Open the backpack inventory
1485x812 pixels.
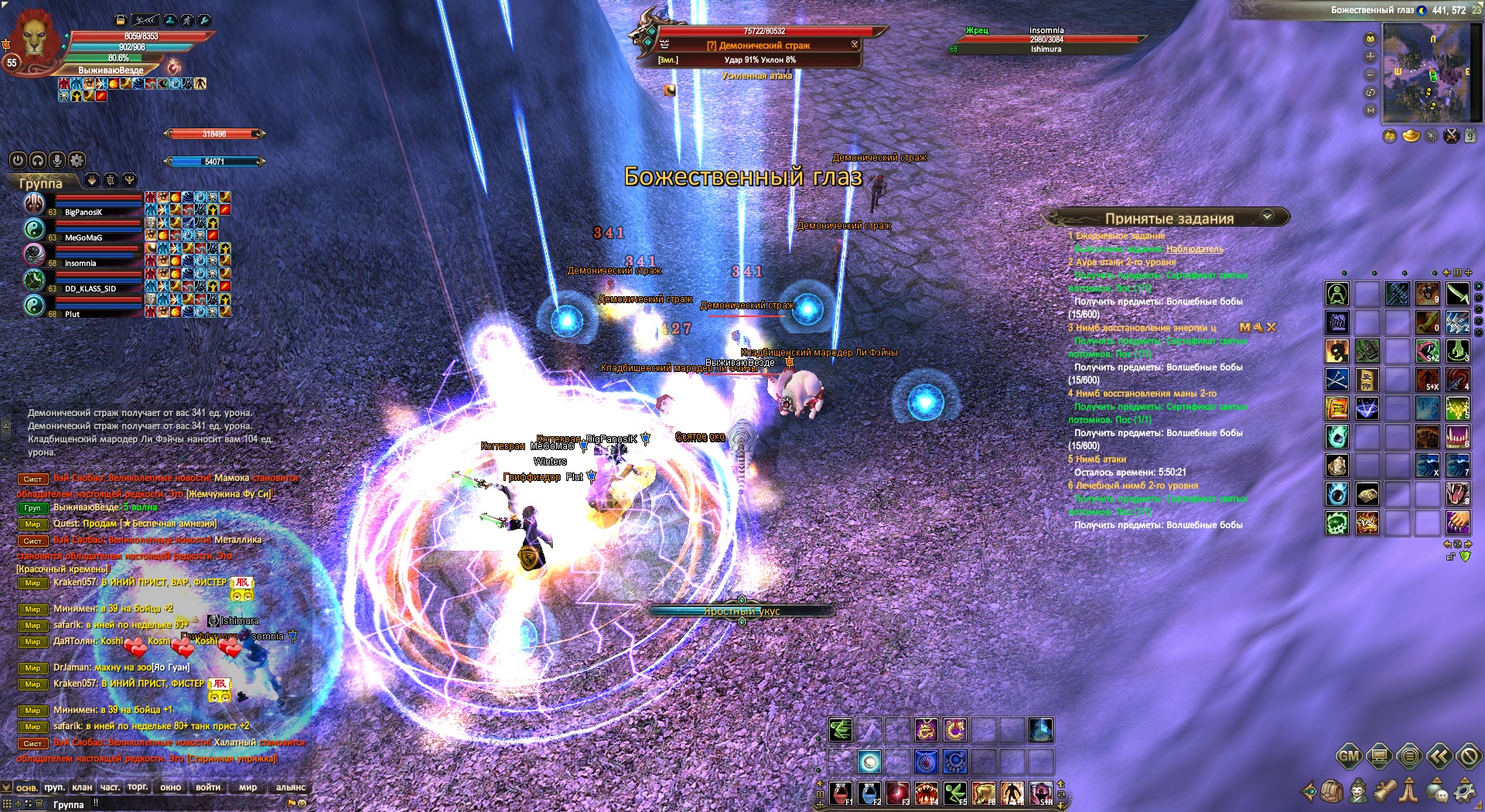point(1332,790)
